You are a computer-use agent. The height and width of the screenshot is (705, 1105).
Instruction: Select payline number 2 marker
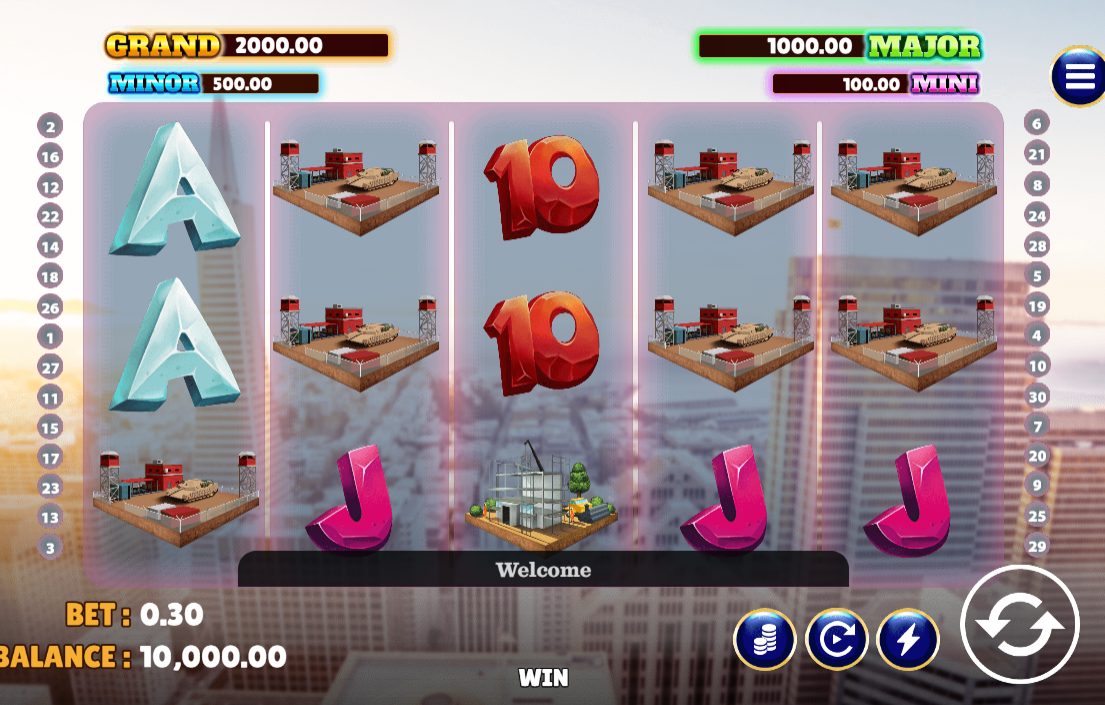pyautogui.click(x=50, y=126)
